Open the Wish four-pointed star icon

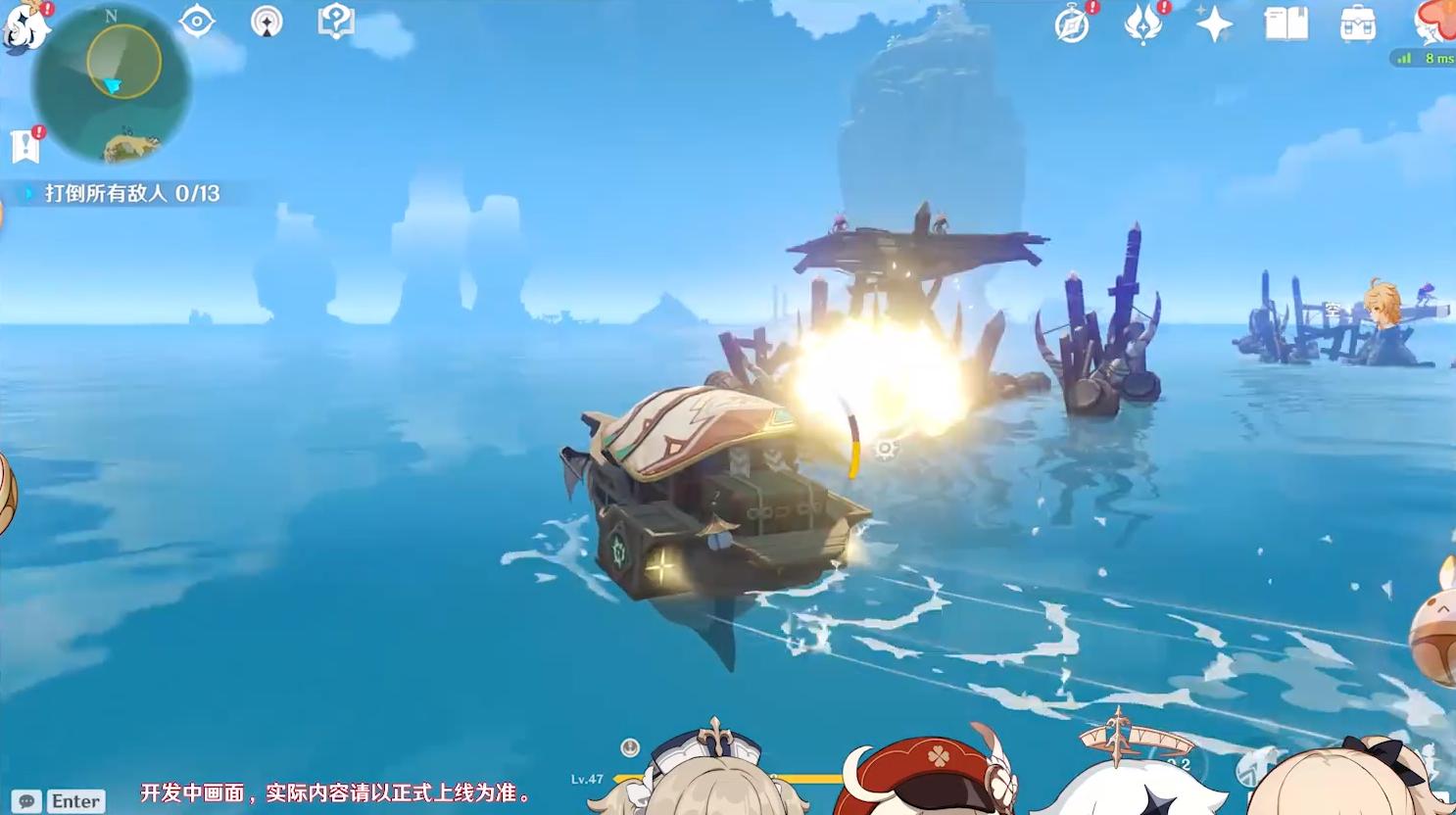(x=1214, y=24)
